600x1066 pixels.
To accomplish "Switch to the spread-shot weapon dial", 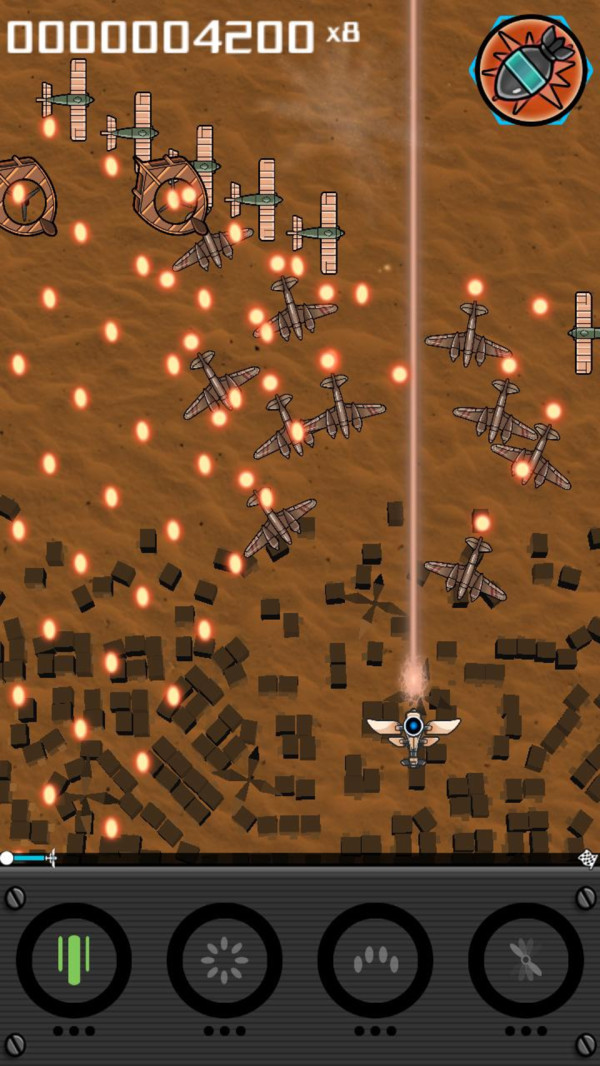I will point(375,959).
